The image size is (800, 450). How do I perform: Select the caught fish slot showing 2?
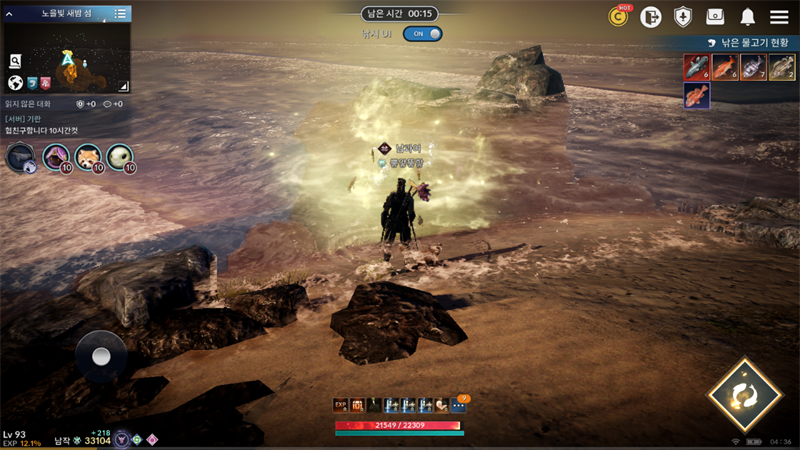[x=781, y=67]
